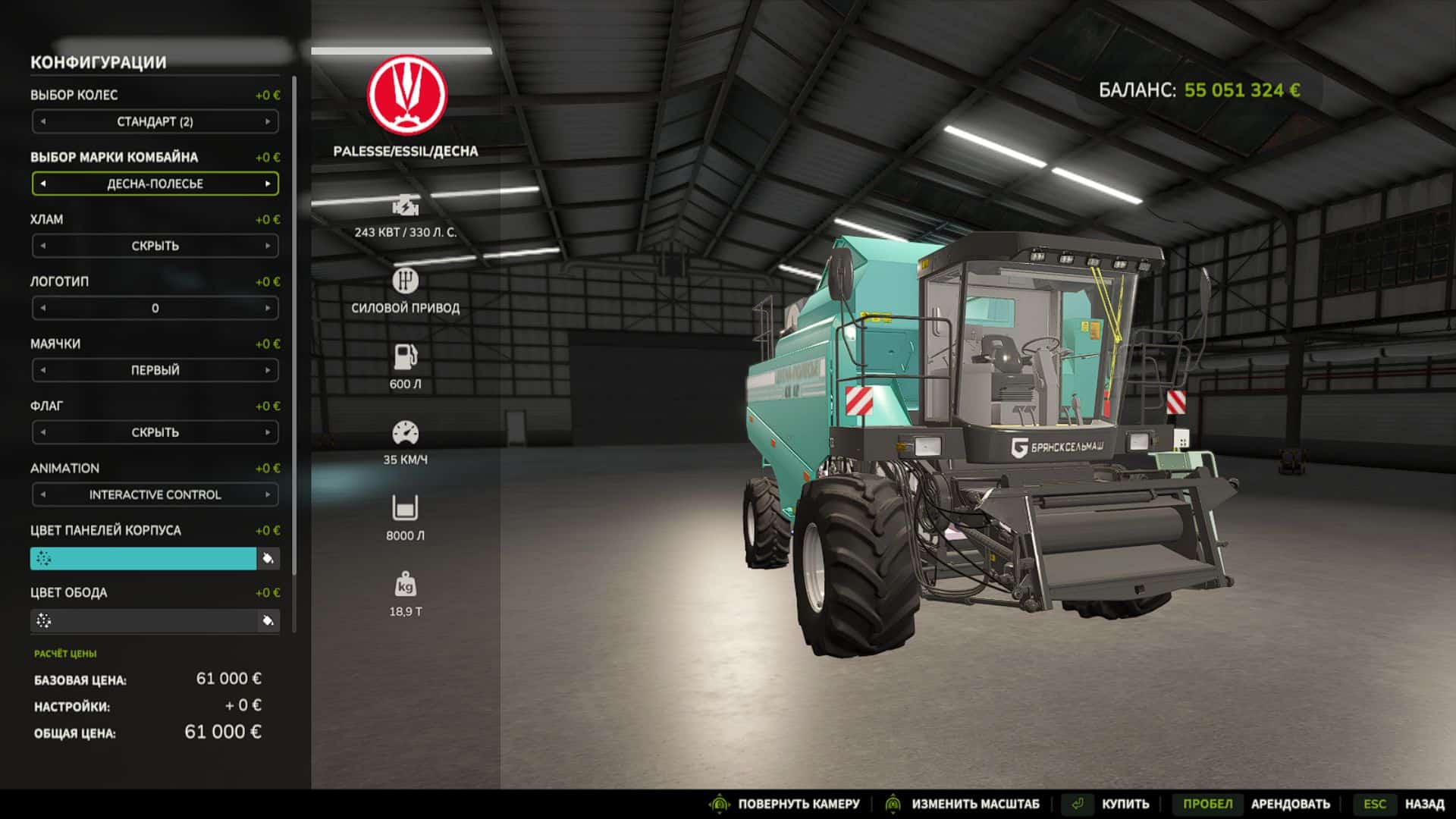Go to previous Флаг option

(x=43, y=432)
